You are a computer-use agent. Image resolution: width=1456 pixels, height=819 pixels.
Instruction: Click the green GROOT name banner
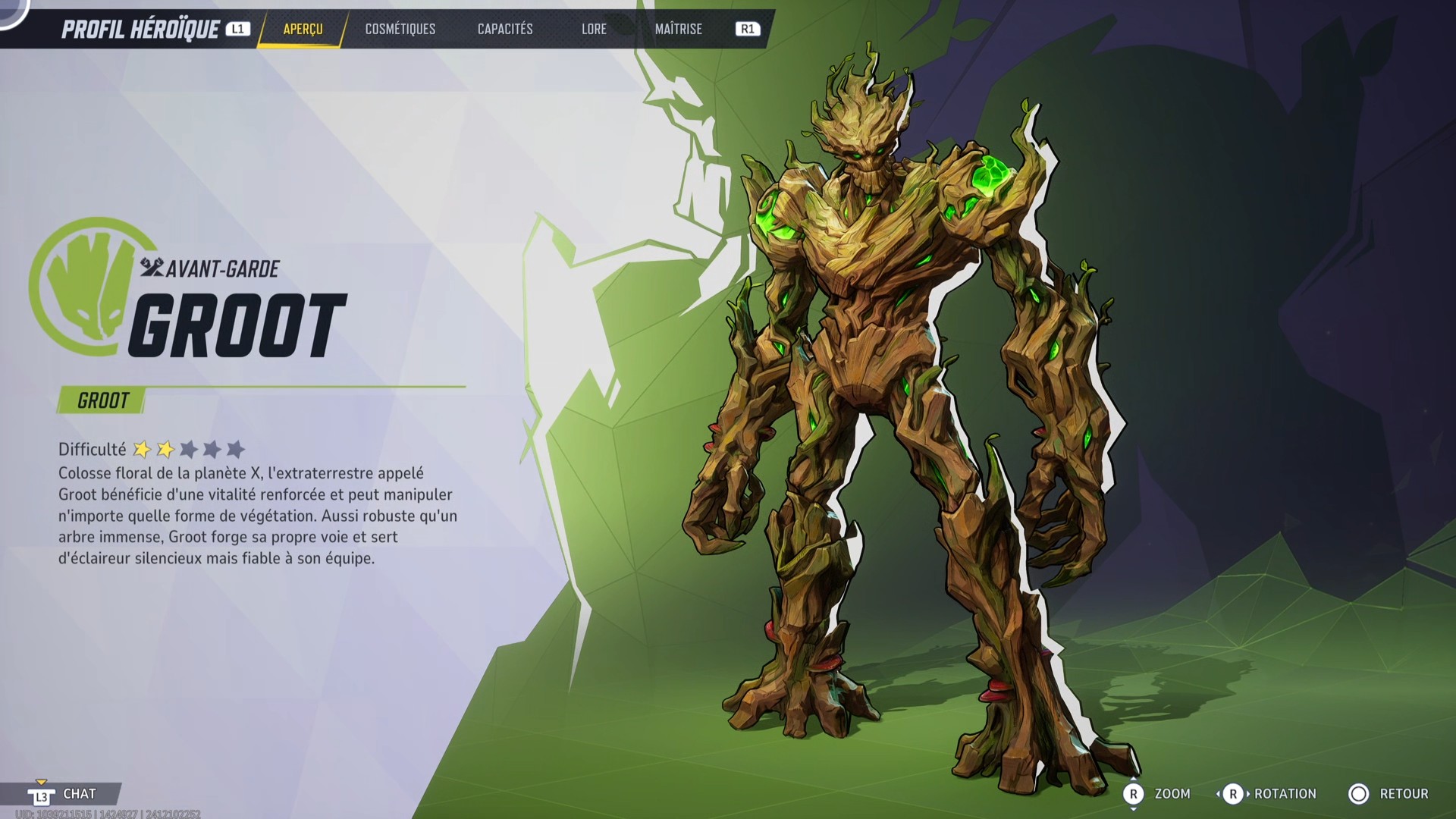click(x=100, y=400)
